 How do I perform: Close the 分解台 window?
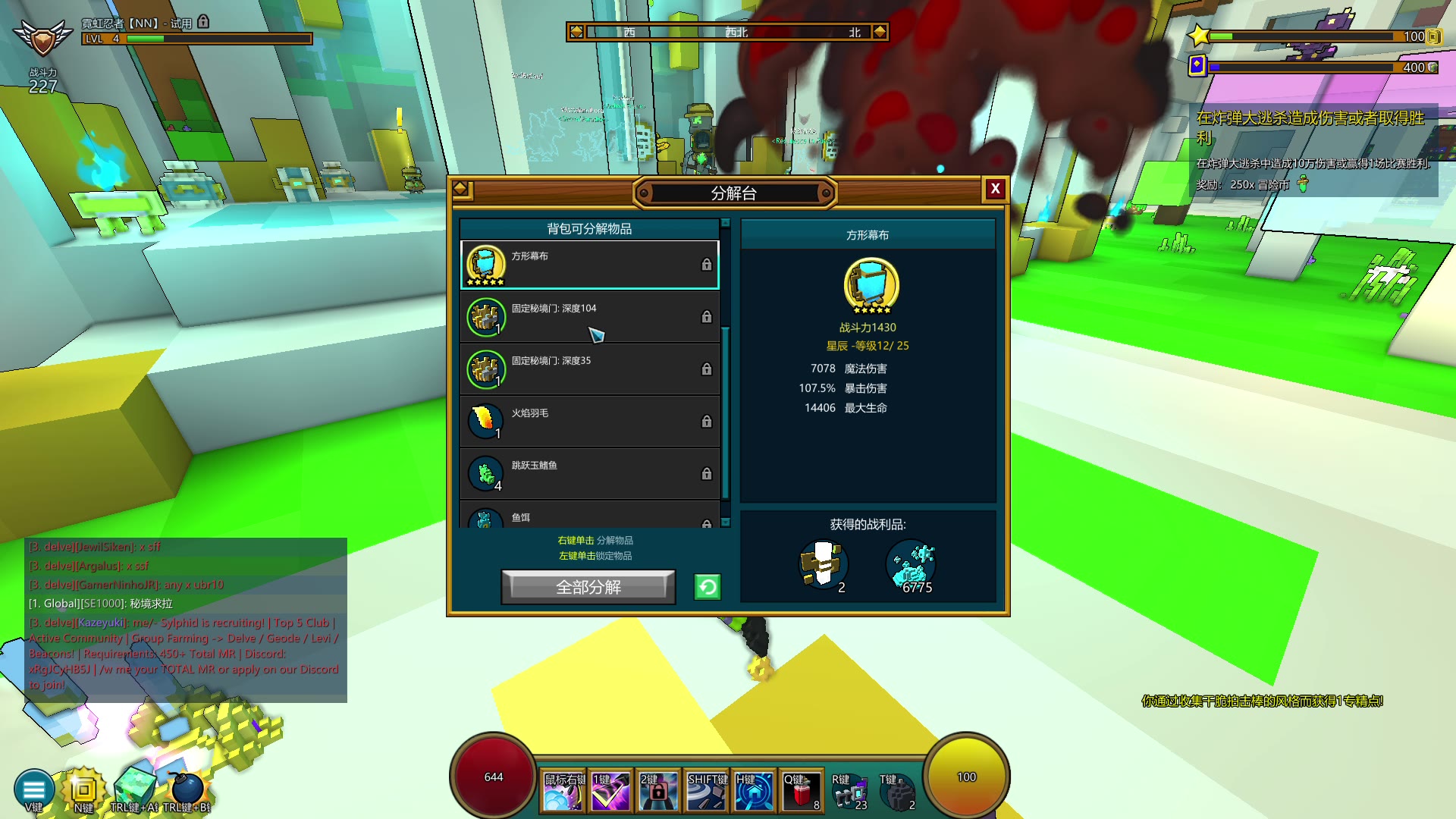pos(995,189)
